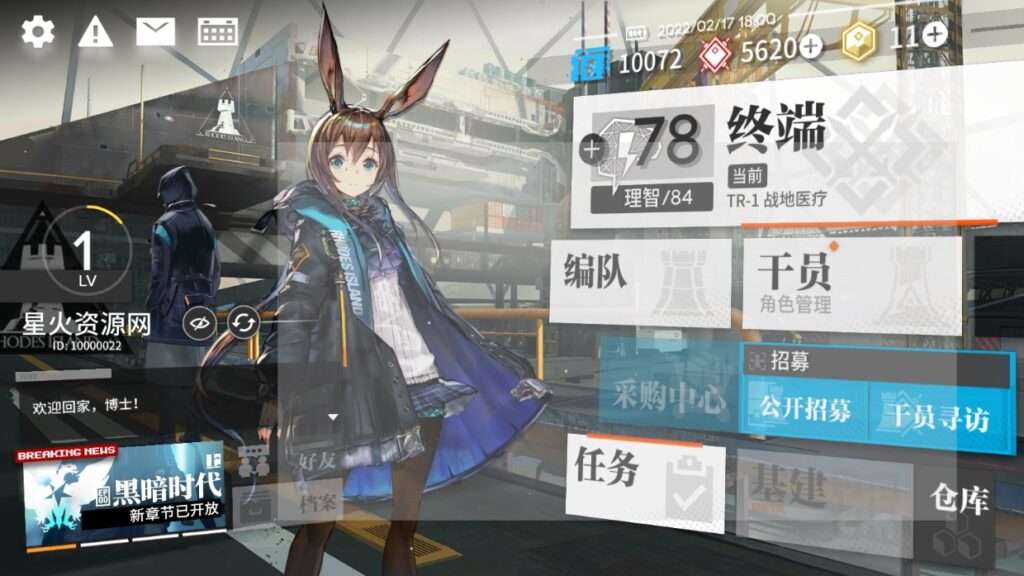Open the gear settings icon
This screenshot has width=1024, height=576.
coord(38,31)
